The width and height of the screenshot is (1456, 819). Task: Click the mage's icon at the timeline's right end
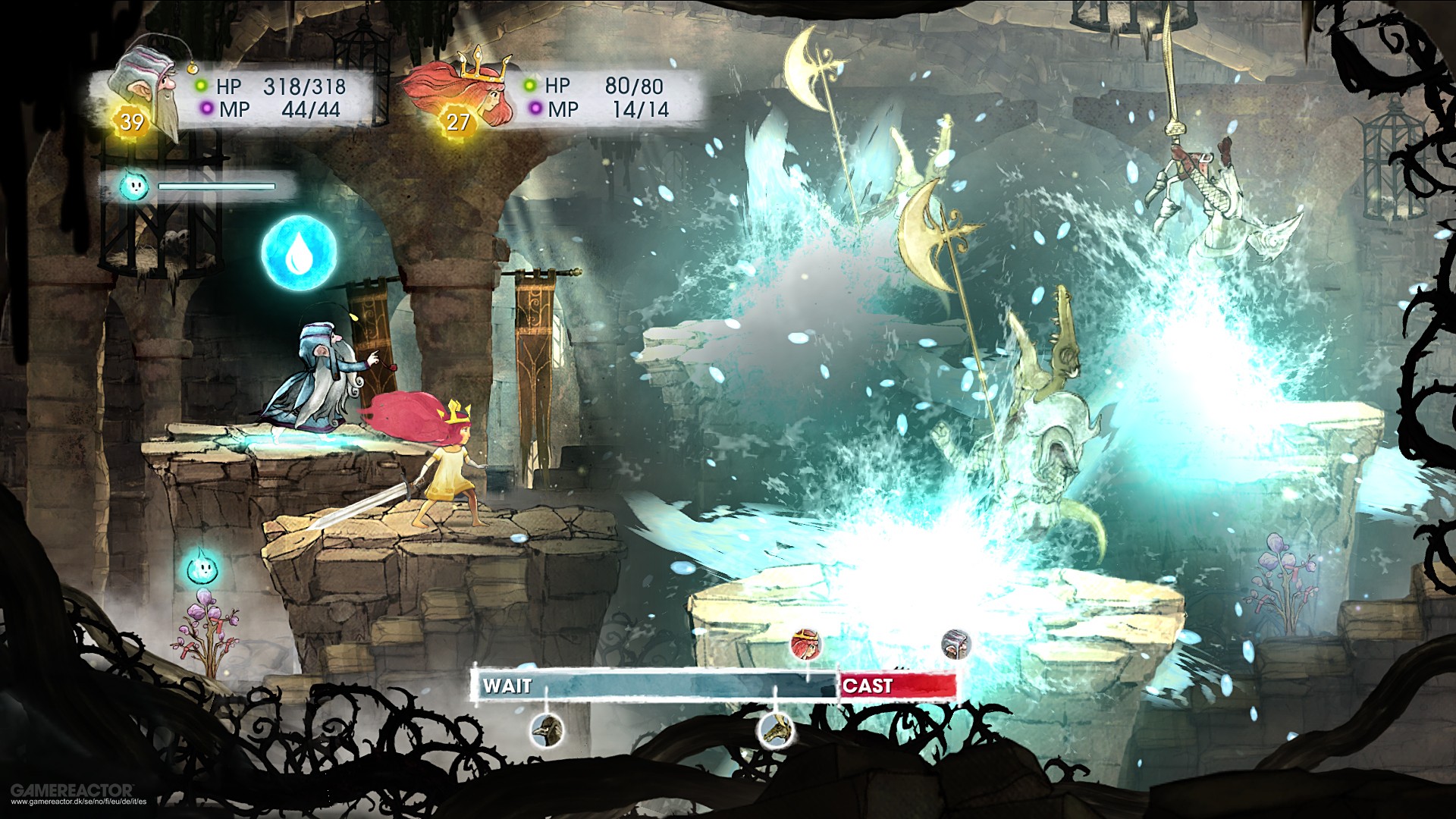point(957,645)
